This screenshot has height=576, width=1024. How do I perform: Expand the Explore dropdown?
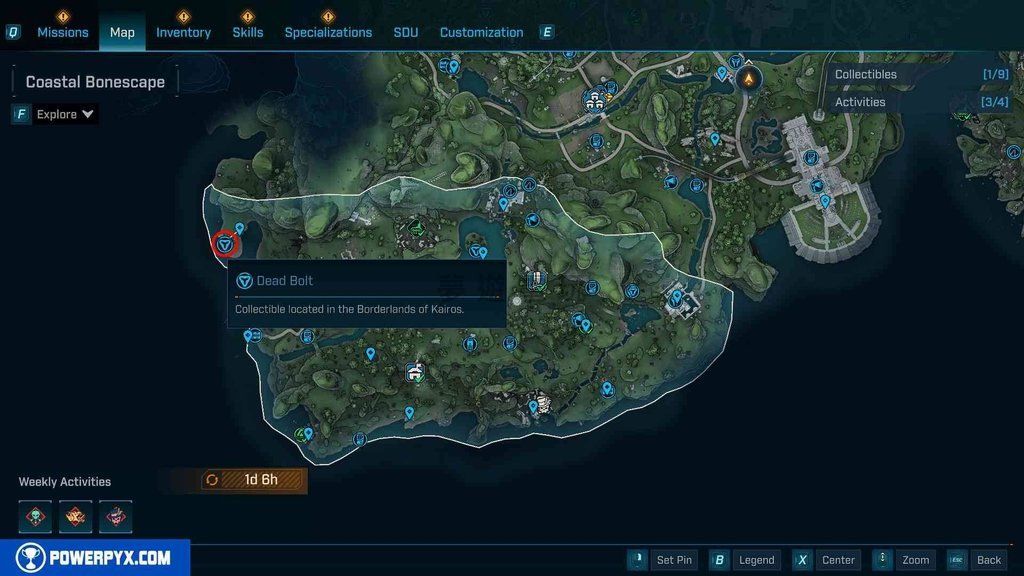tap(65, 114)
